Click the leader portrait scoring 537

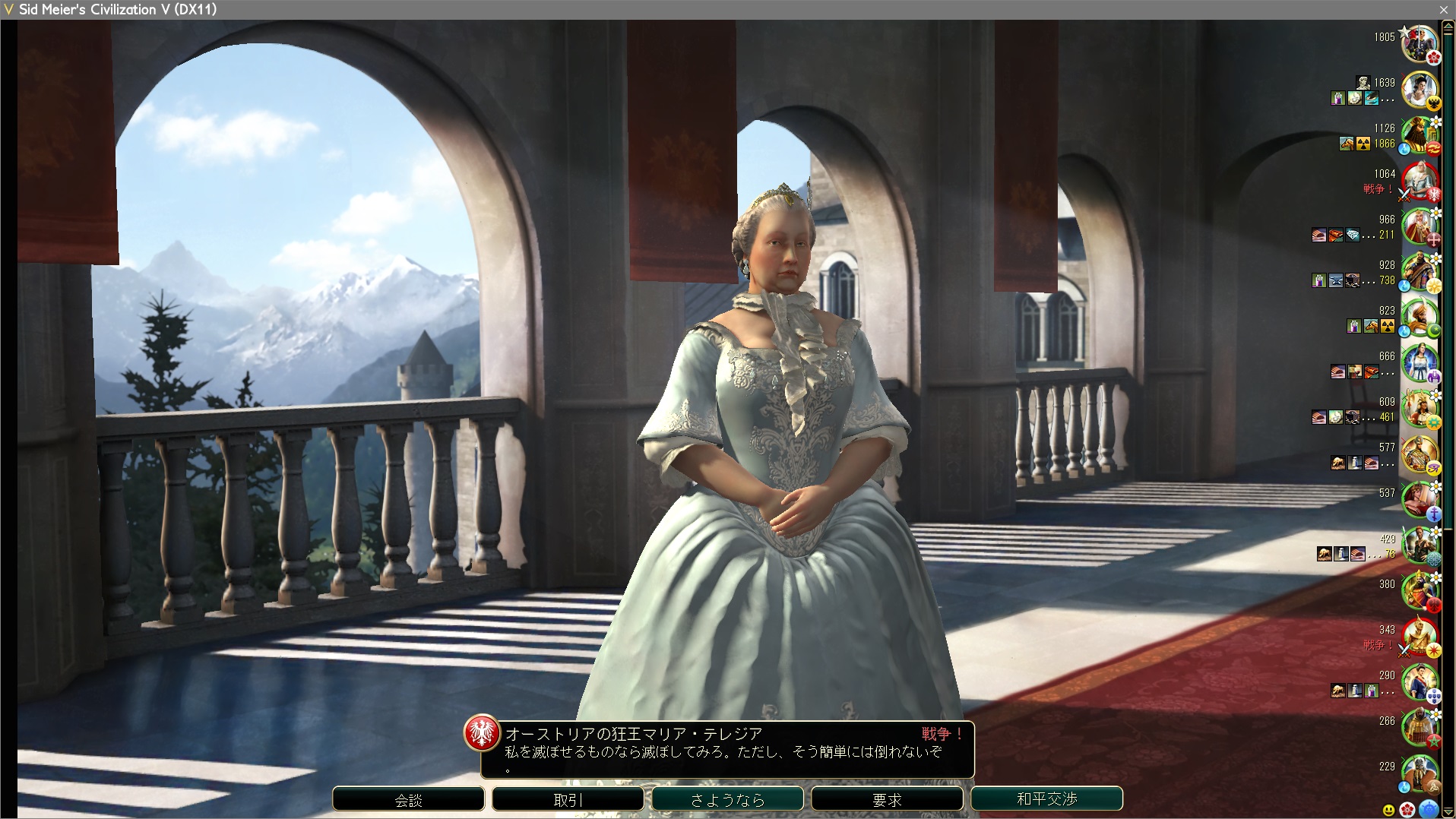(x=1420, y=500)
